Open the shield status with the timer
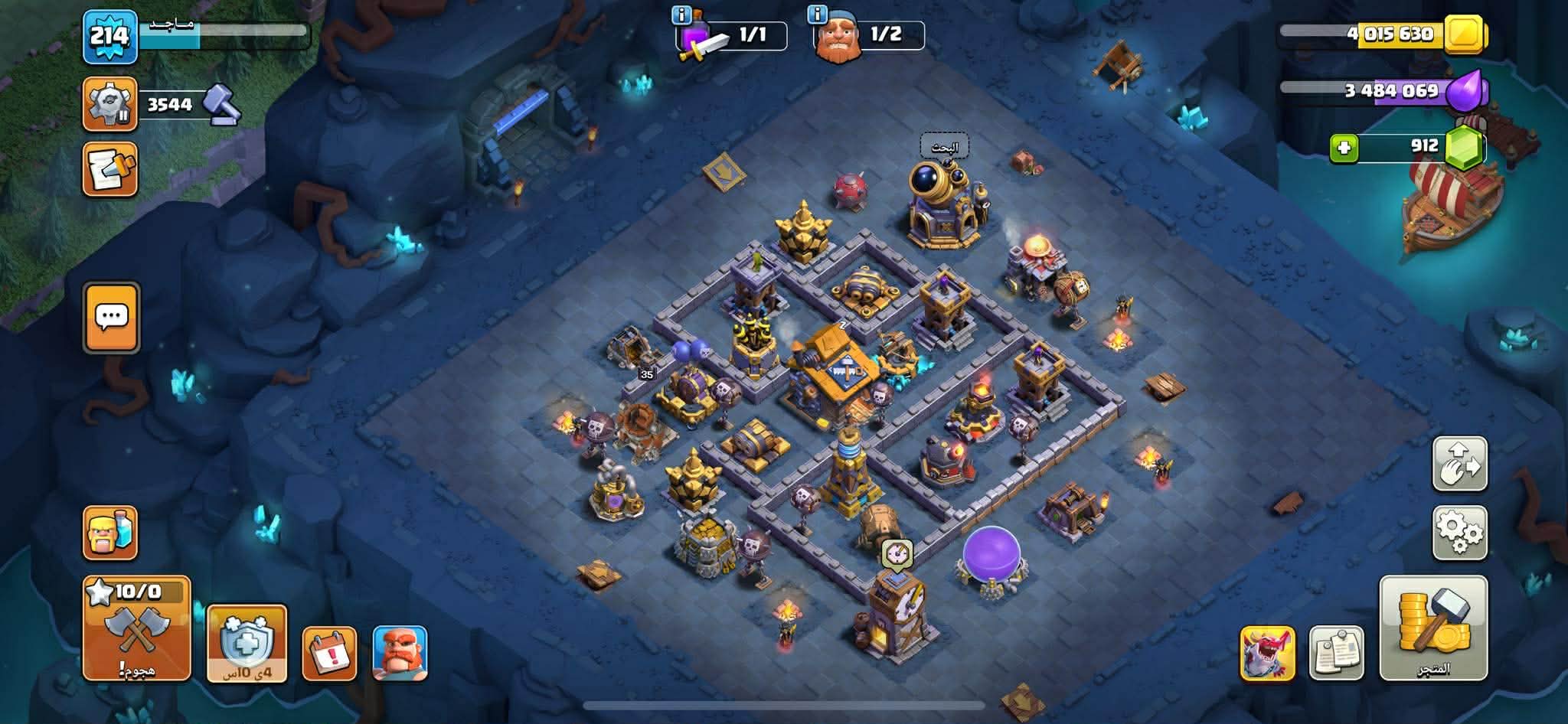Viewport: 1568px width, 724px height. coord(247,643)
